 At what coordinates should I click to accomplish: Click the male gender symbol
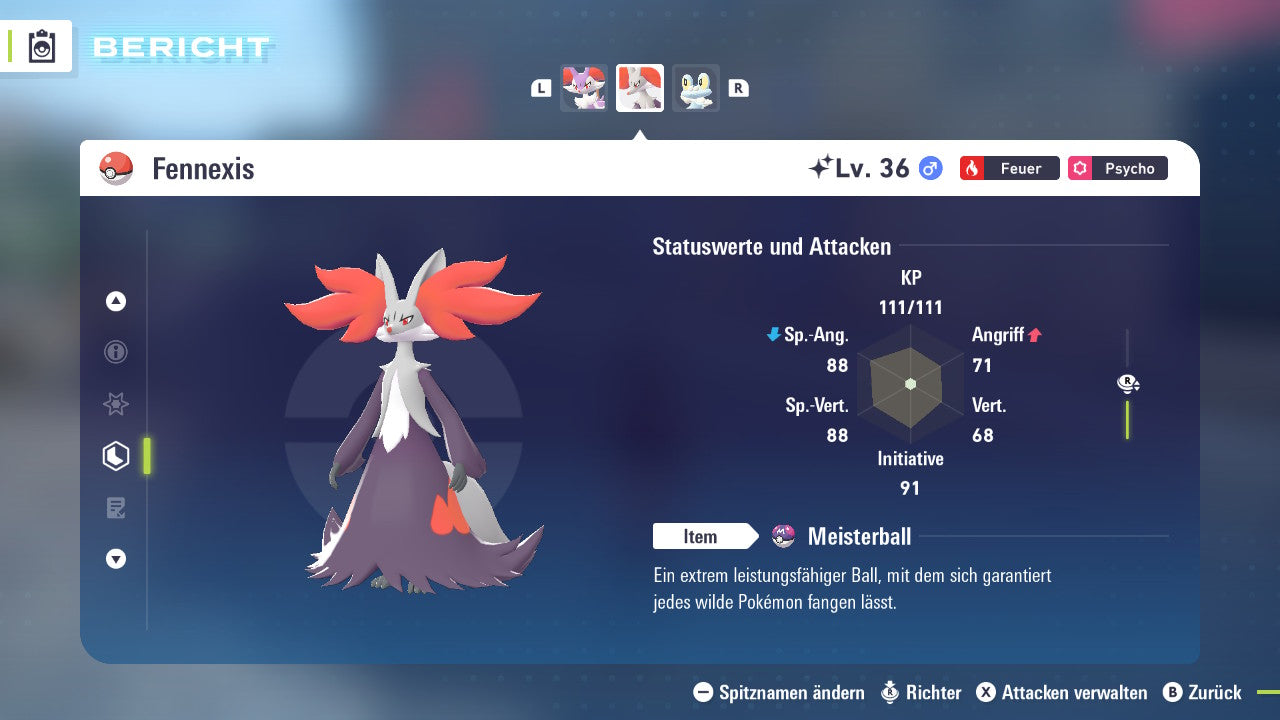931,168
